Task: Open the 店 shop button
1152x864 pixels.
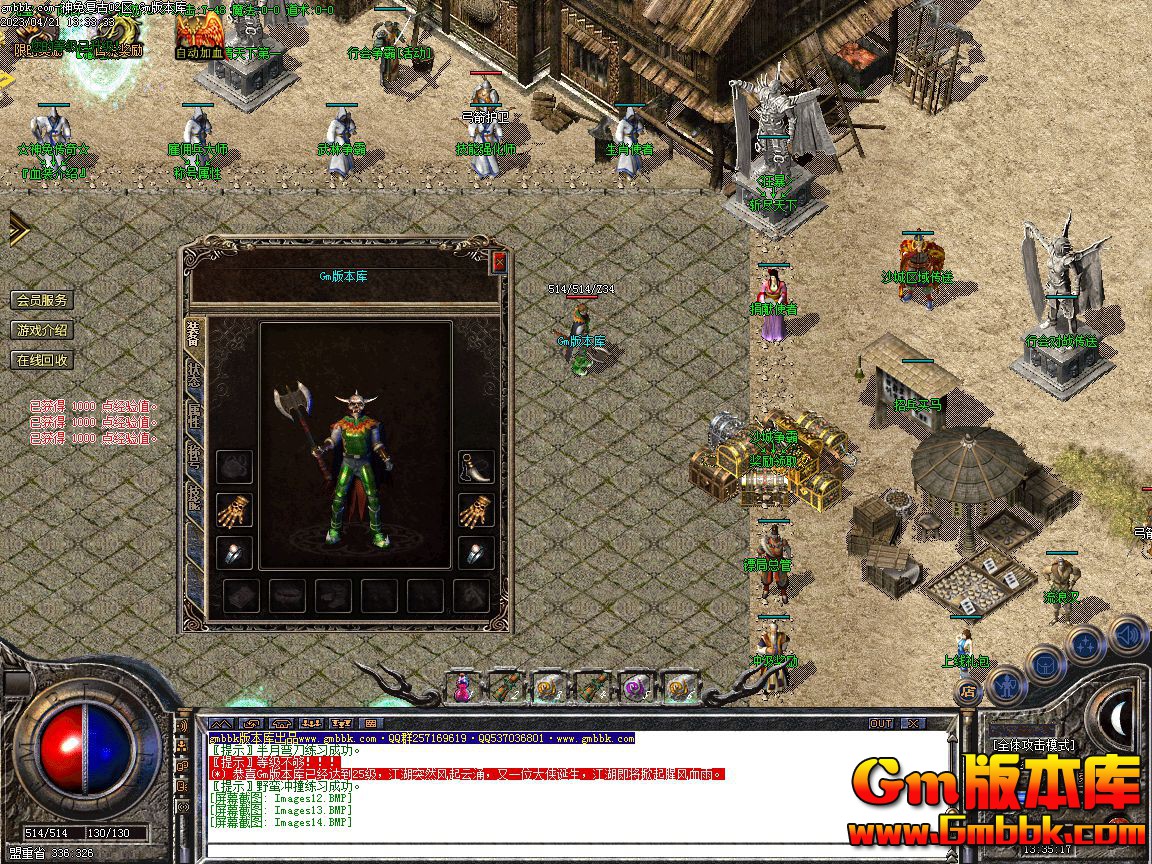Action: click(x=967, y=691)
